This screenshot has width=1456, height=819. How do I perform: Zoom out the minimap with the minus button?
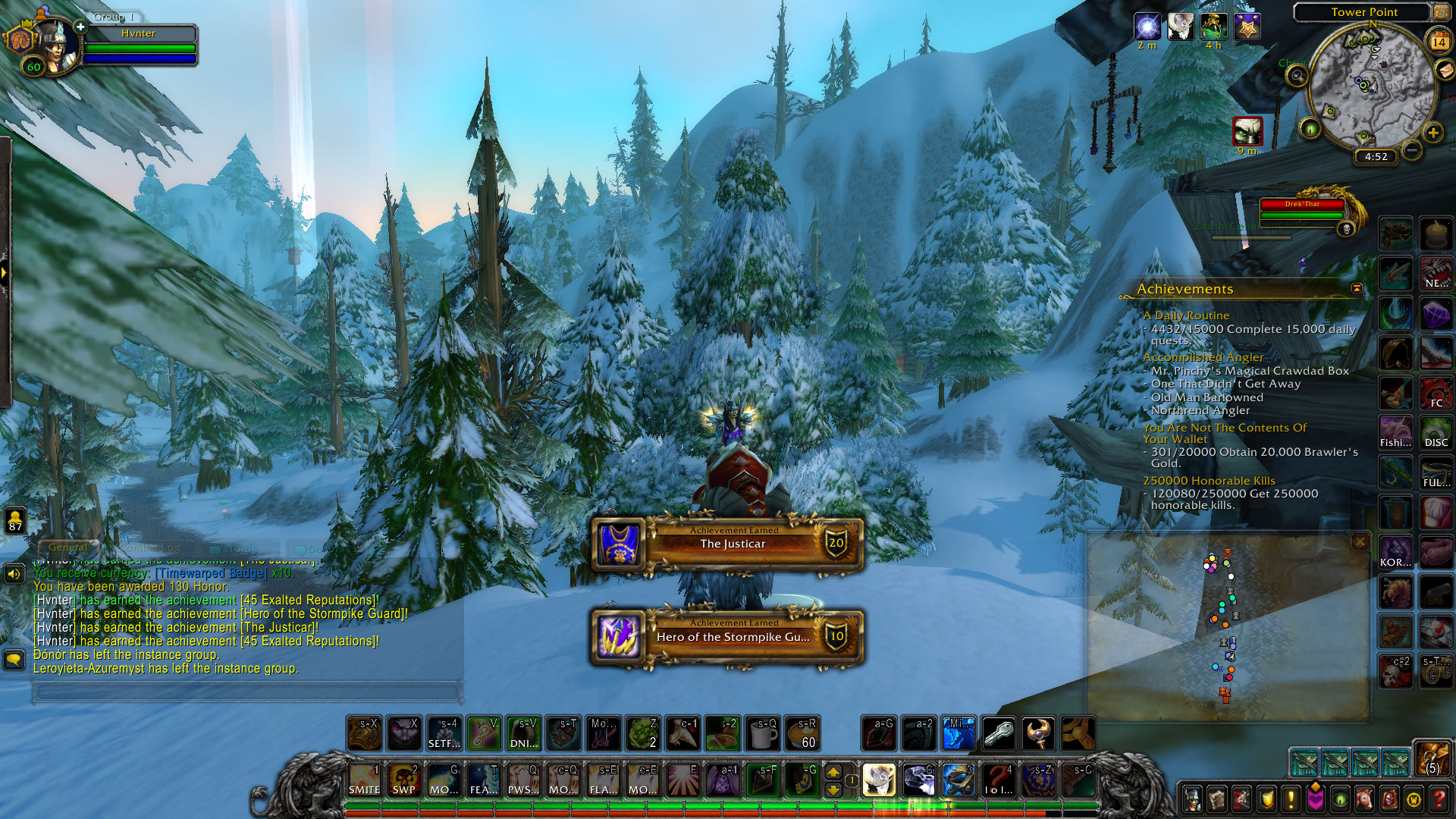tap(1411, 150)
